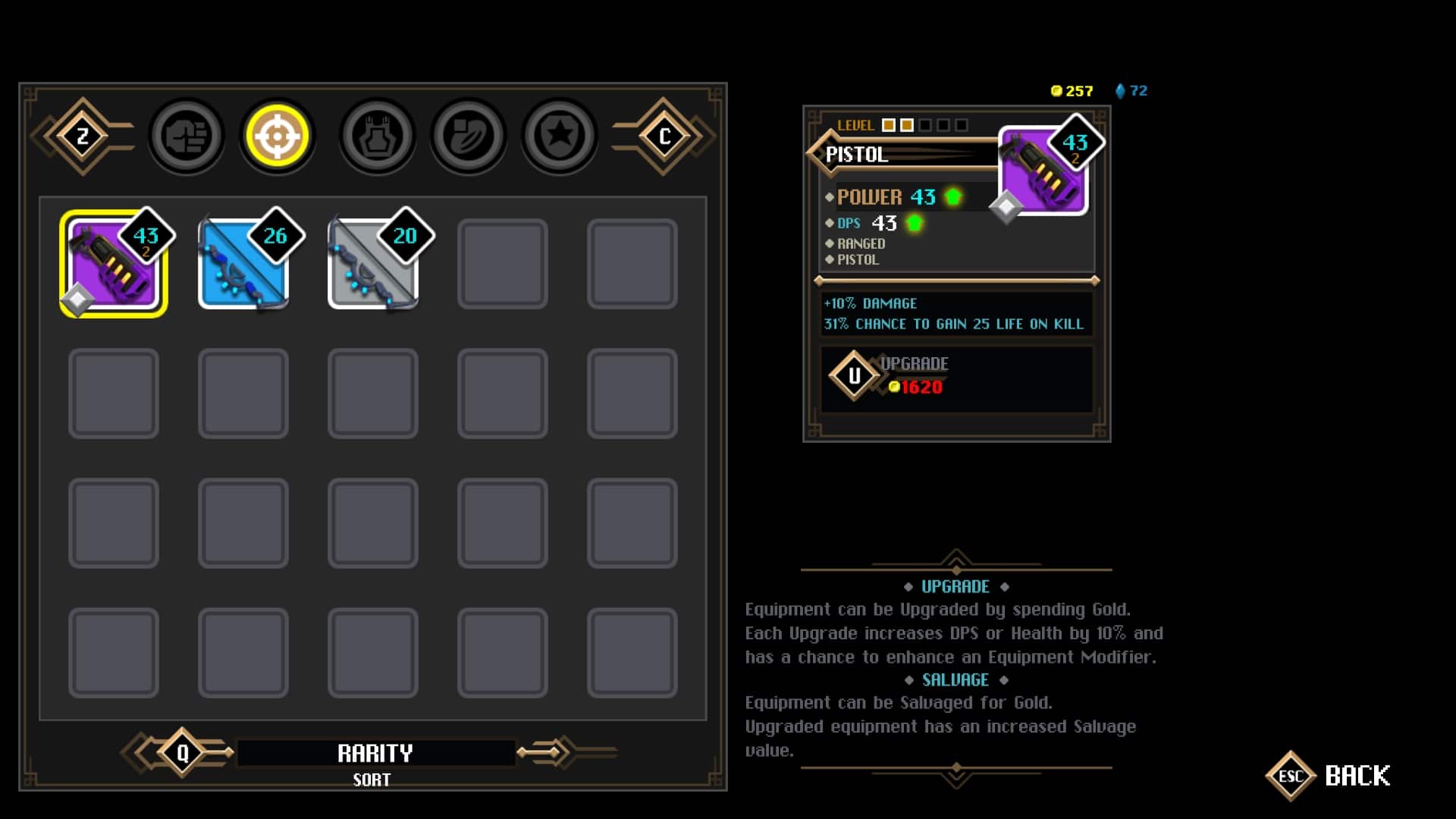Switch to the fist melee weapons tab
The height and width of the screenshot is (819, 1456).
tap(186, 136)
